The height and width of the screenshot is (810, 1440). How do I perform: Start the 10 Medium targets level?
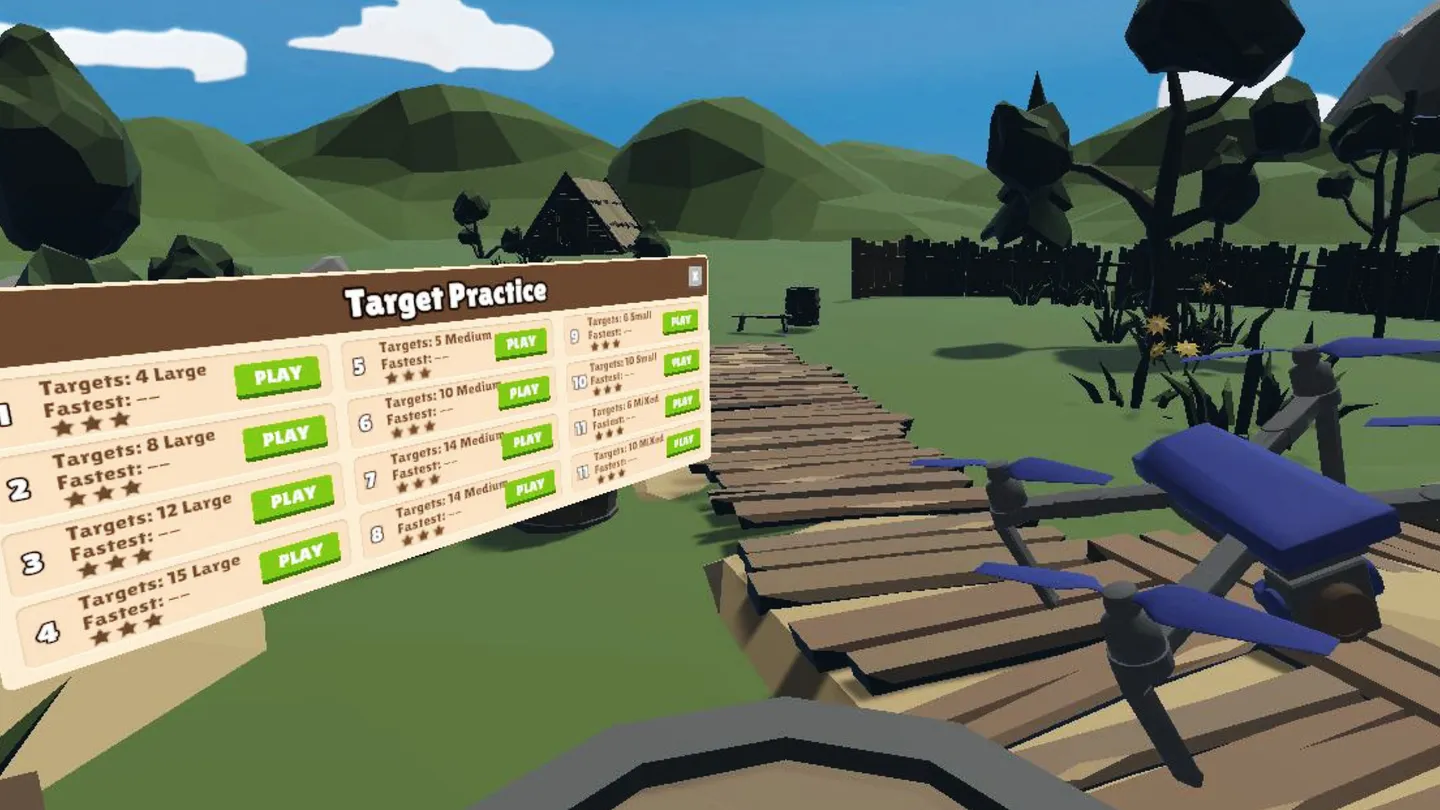(527, 391)
